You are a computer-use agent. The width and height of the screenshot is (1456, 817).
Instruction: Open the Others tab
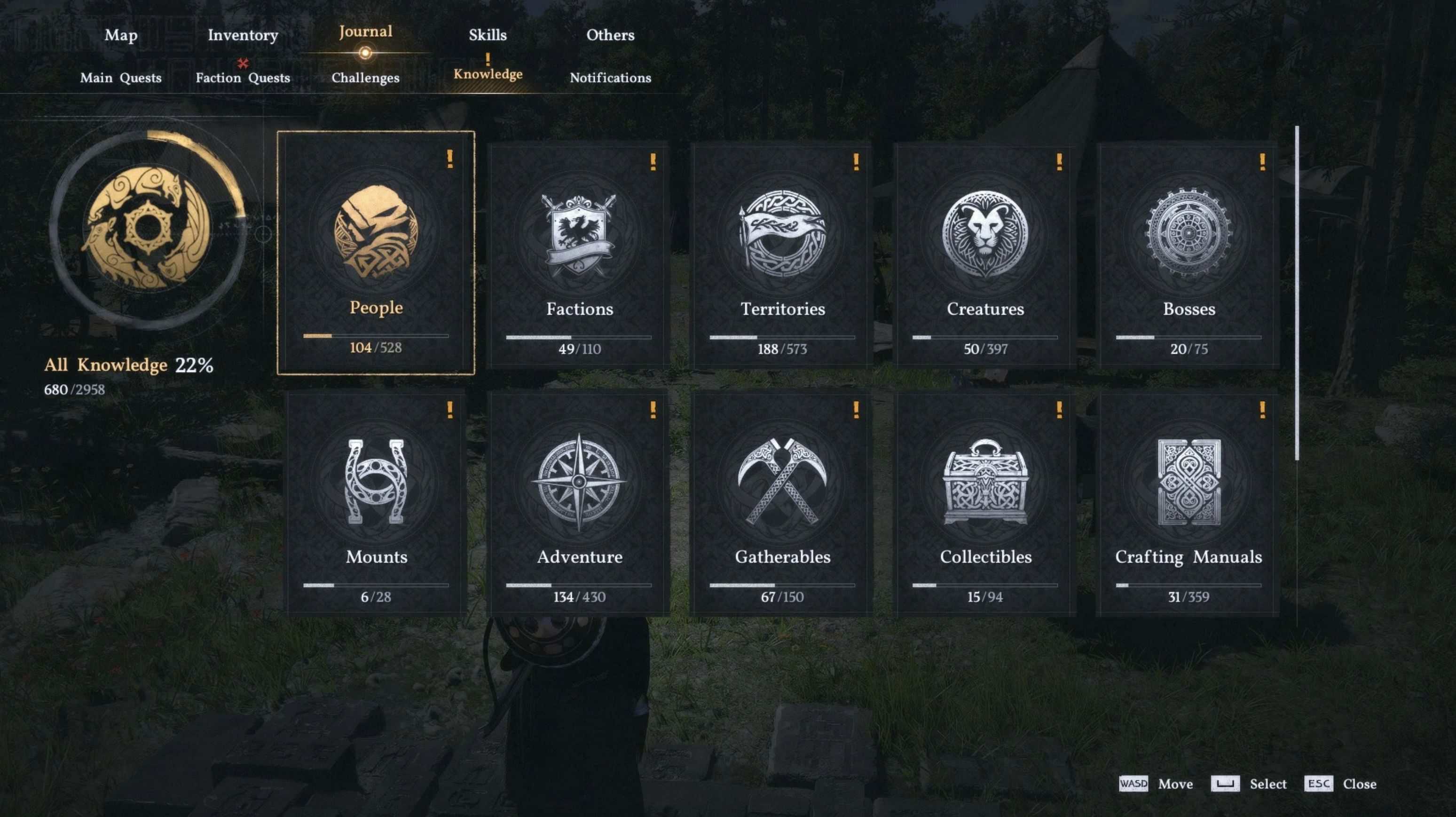[610, 35]
